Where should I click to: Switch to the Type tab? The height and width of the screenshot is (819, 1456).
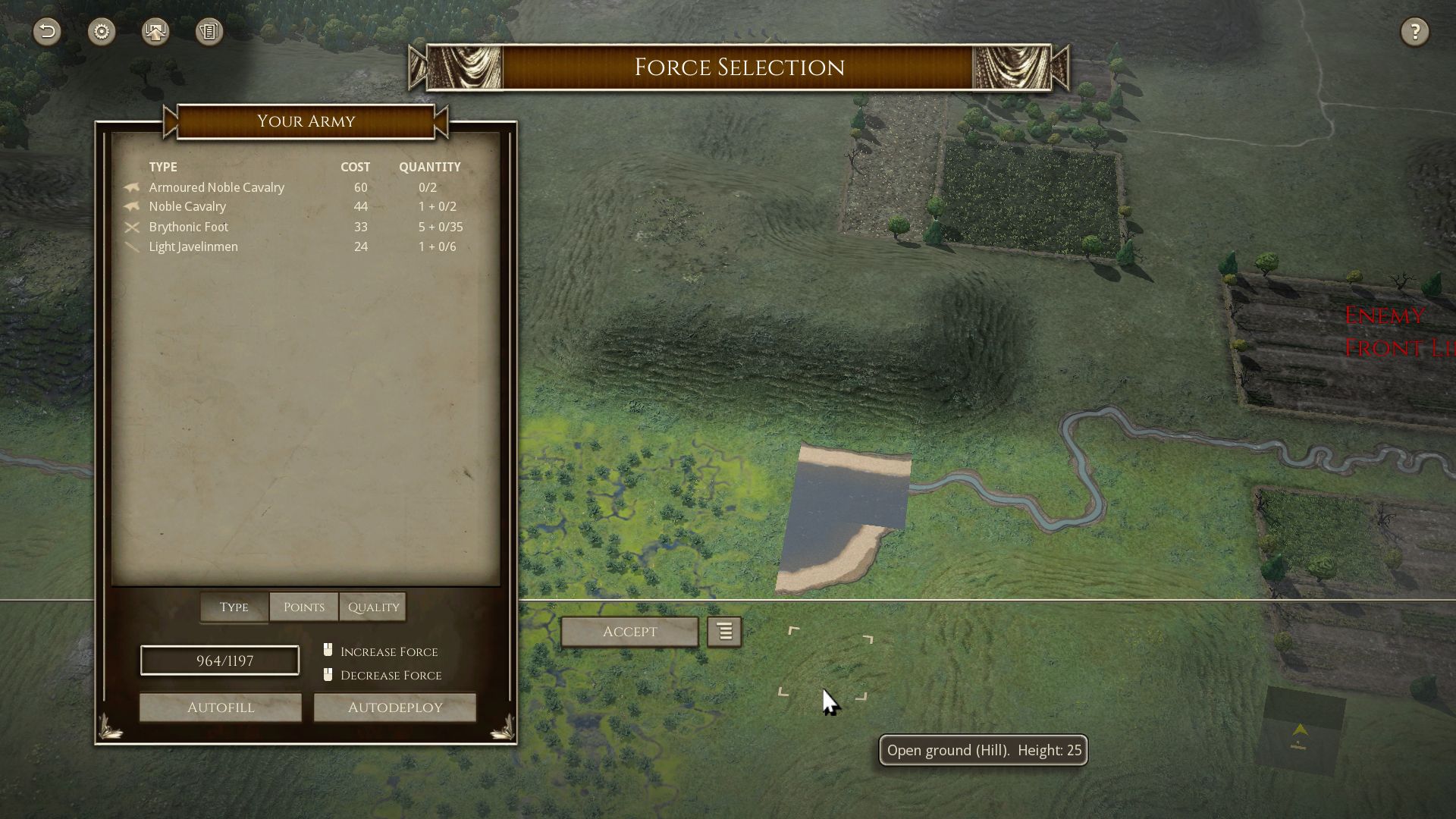(x=233, y=607)
